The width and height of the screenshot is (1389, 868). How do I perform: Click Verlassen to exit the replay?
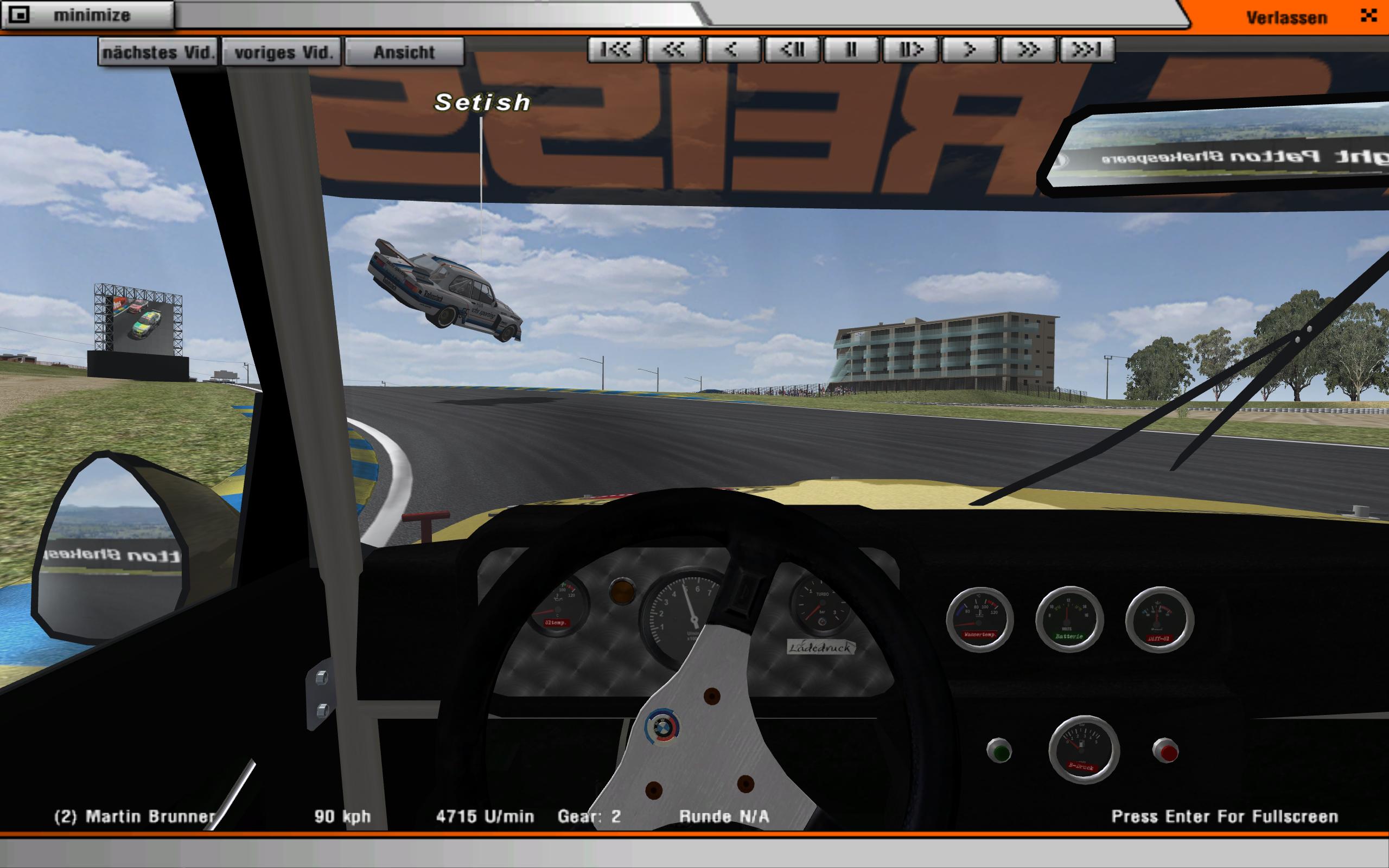coord(1286,17)
